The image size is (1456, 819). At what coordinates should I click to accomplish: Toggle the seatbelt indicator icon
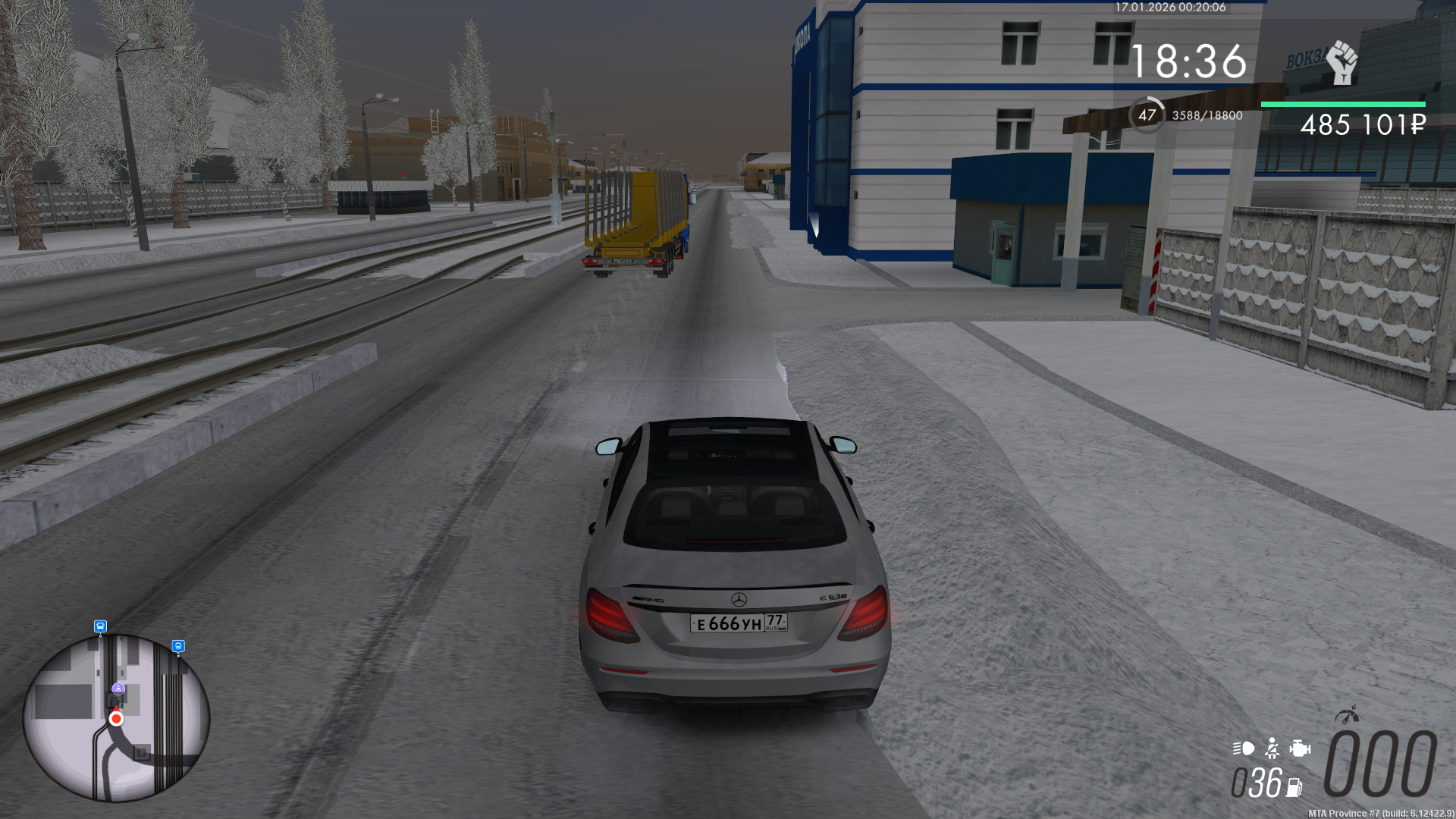(x=1272, y=749)
